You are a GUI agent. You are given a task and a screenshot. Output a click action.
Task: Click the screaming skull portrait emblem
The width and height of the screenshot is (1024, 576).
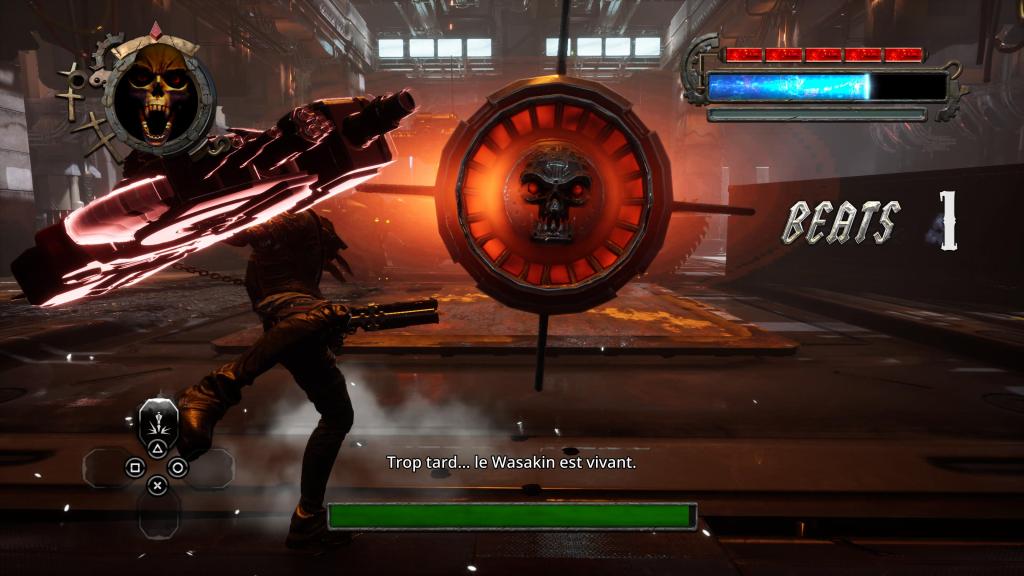tap(160, 99)
